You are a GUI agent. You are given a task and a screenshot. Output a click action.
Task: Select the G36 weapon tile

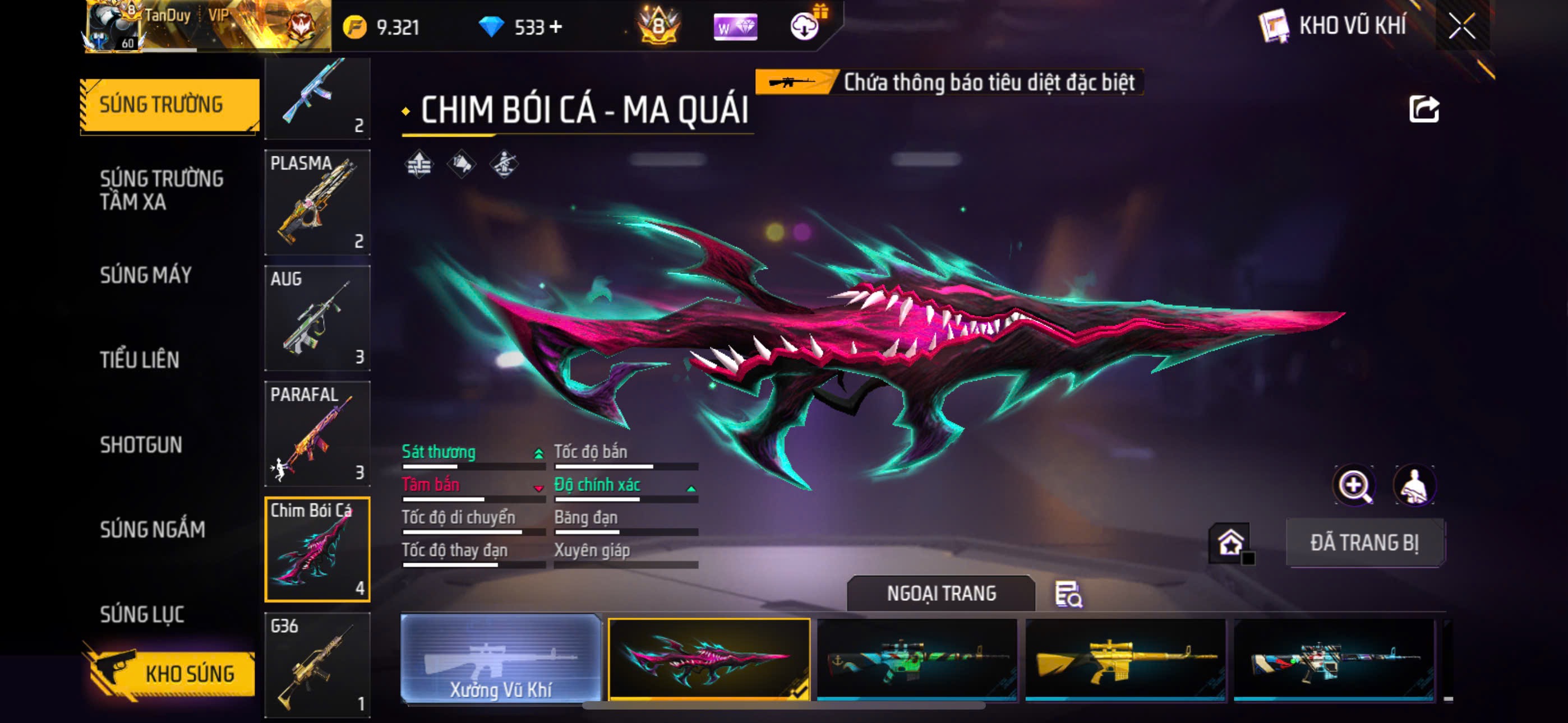click(x=317, y=665)
